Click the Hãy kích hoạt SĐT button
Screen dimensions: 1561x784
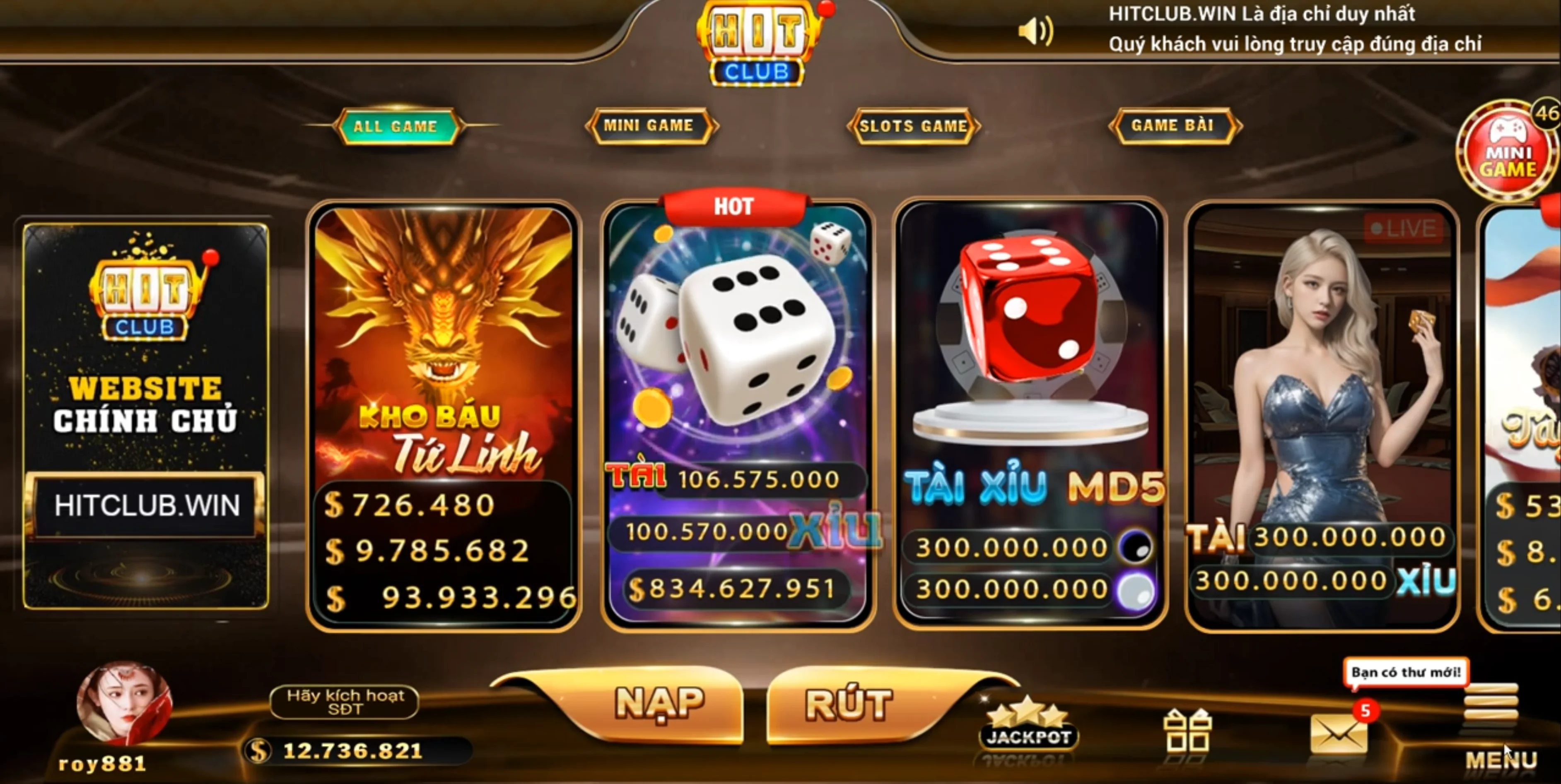[x=344, y=702]
